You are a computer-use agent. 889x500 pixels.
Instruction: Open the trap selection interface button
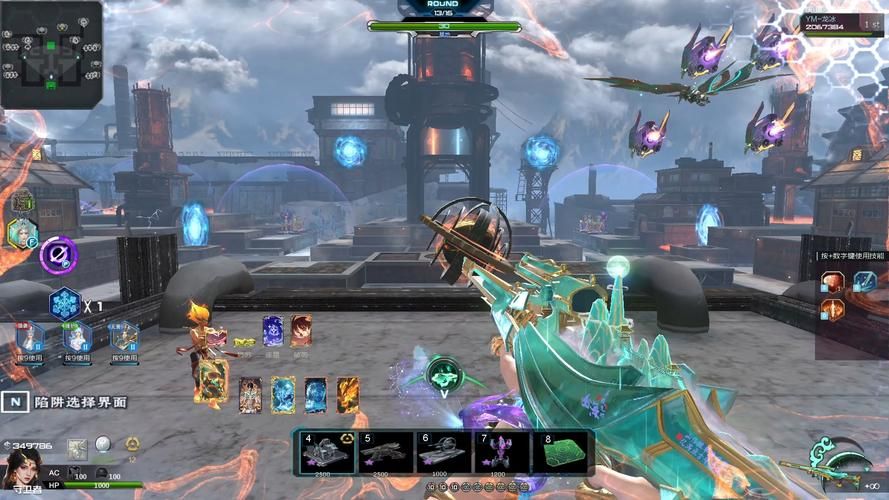tap(16, 401)
